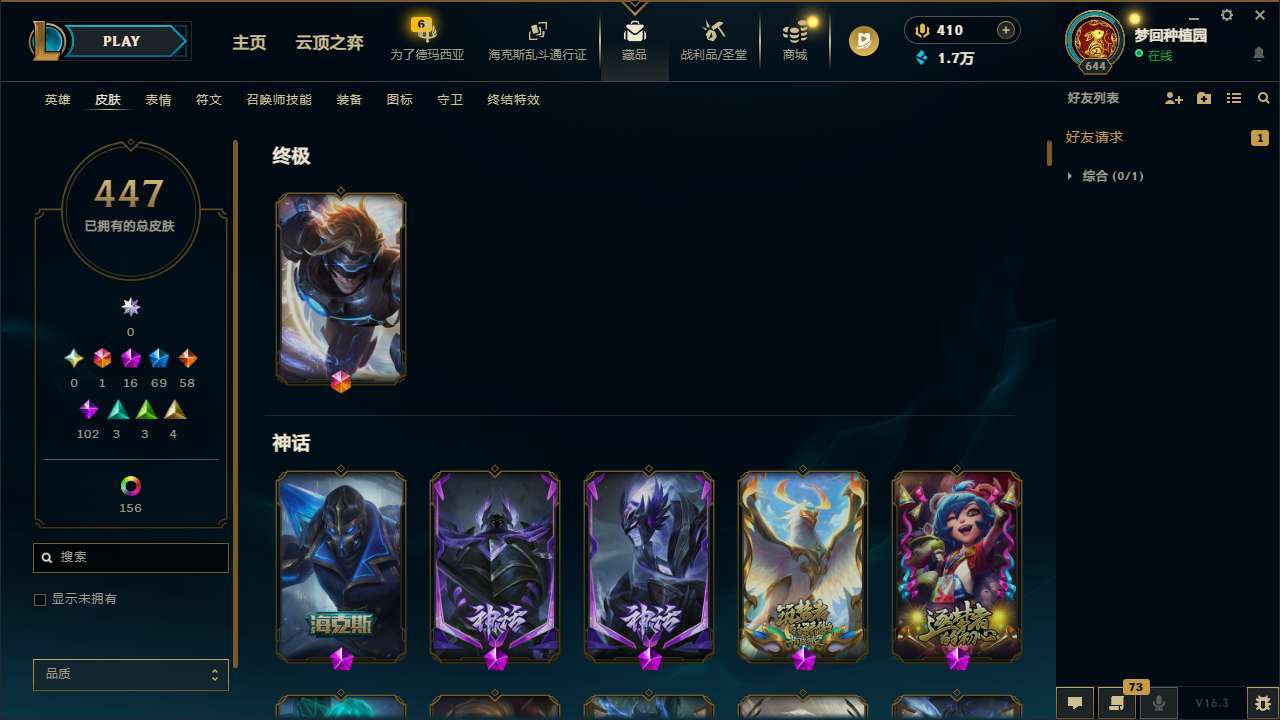Click the add friend icon
1280x720 pixels.
[x=1172, y=98]
